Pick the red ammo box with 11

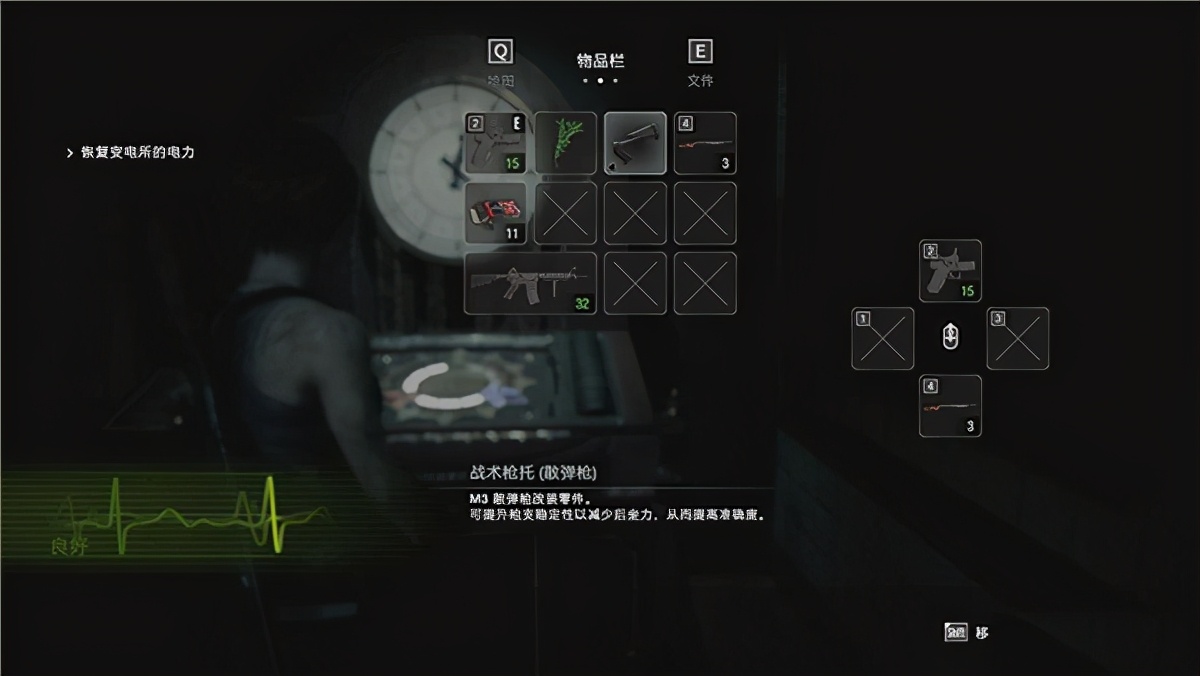click(x=496, y=213)
